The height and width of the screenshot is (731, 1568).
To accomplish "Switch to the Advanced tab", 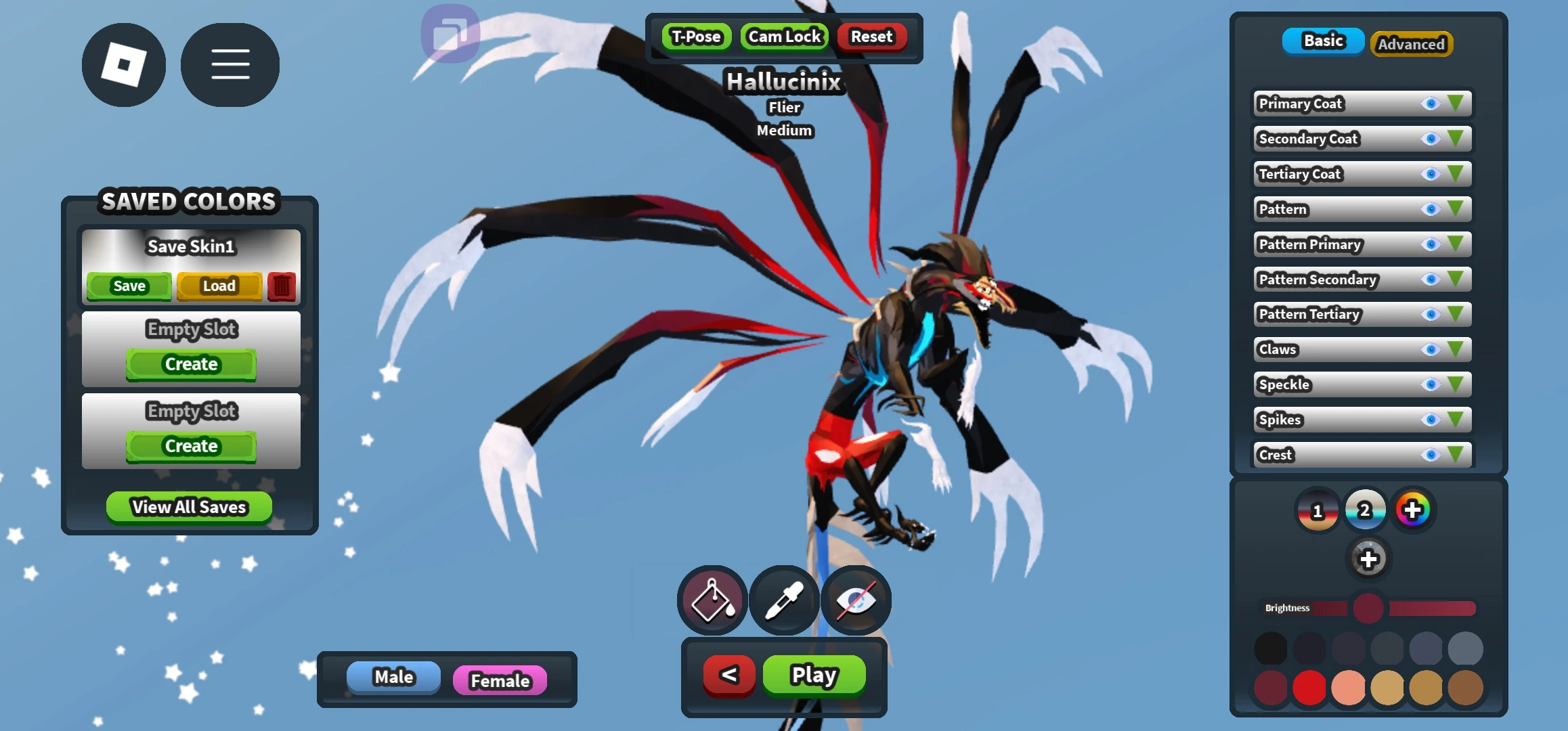I will (x=1411, y=43).
